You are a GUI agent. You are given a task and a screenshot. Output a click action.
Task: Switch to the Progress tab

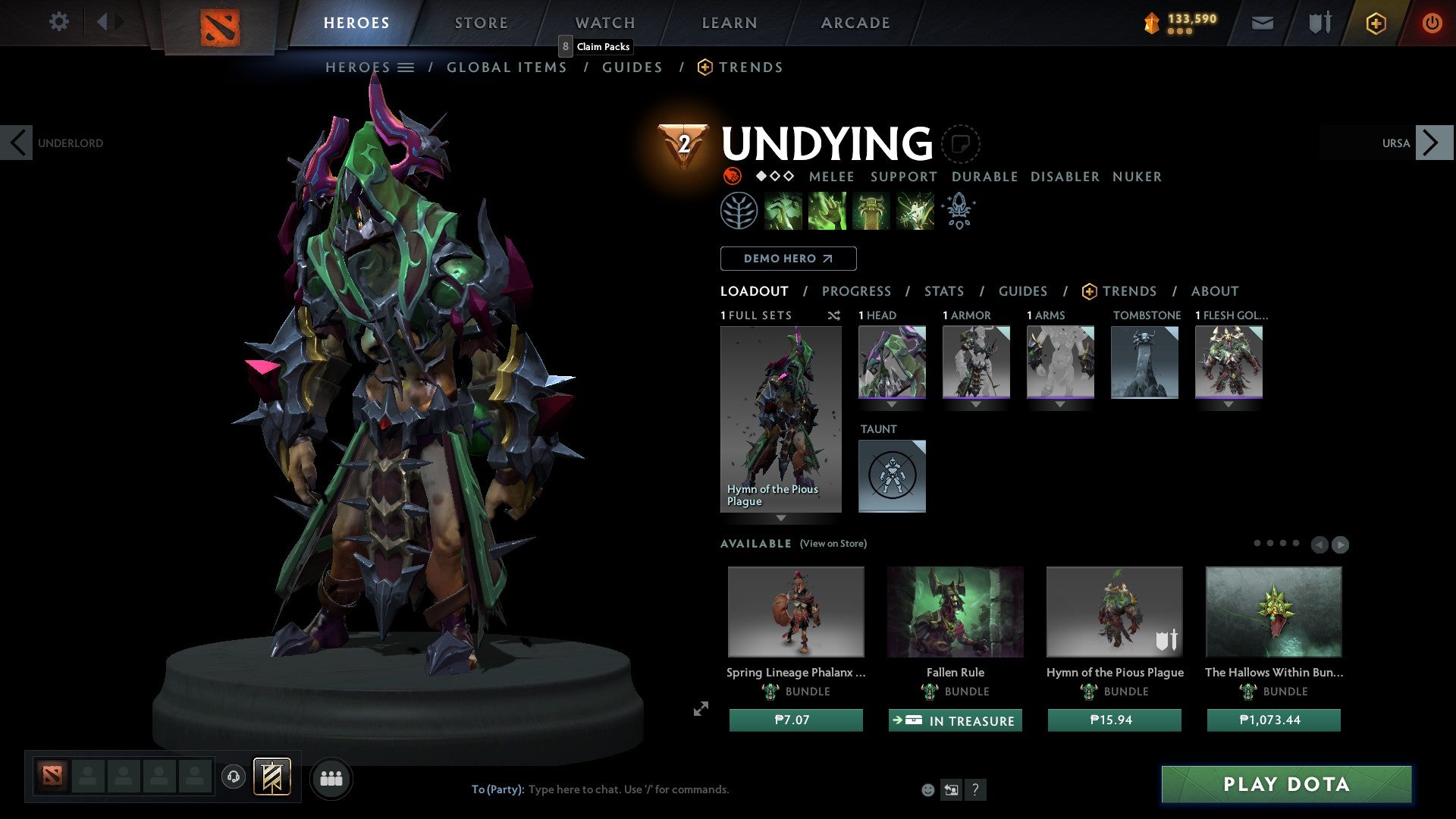click(x=857, y=291)
